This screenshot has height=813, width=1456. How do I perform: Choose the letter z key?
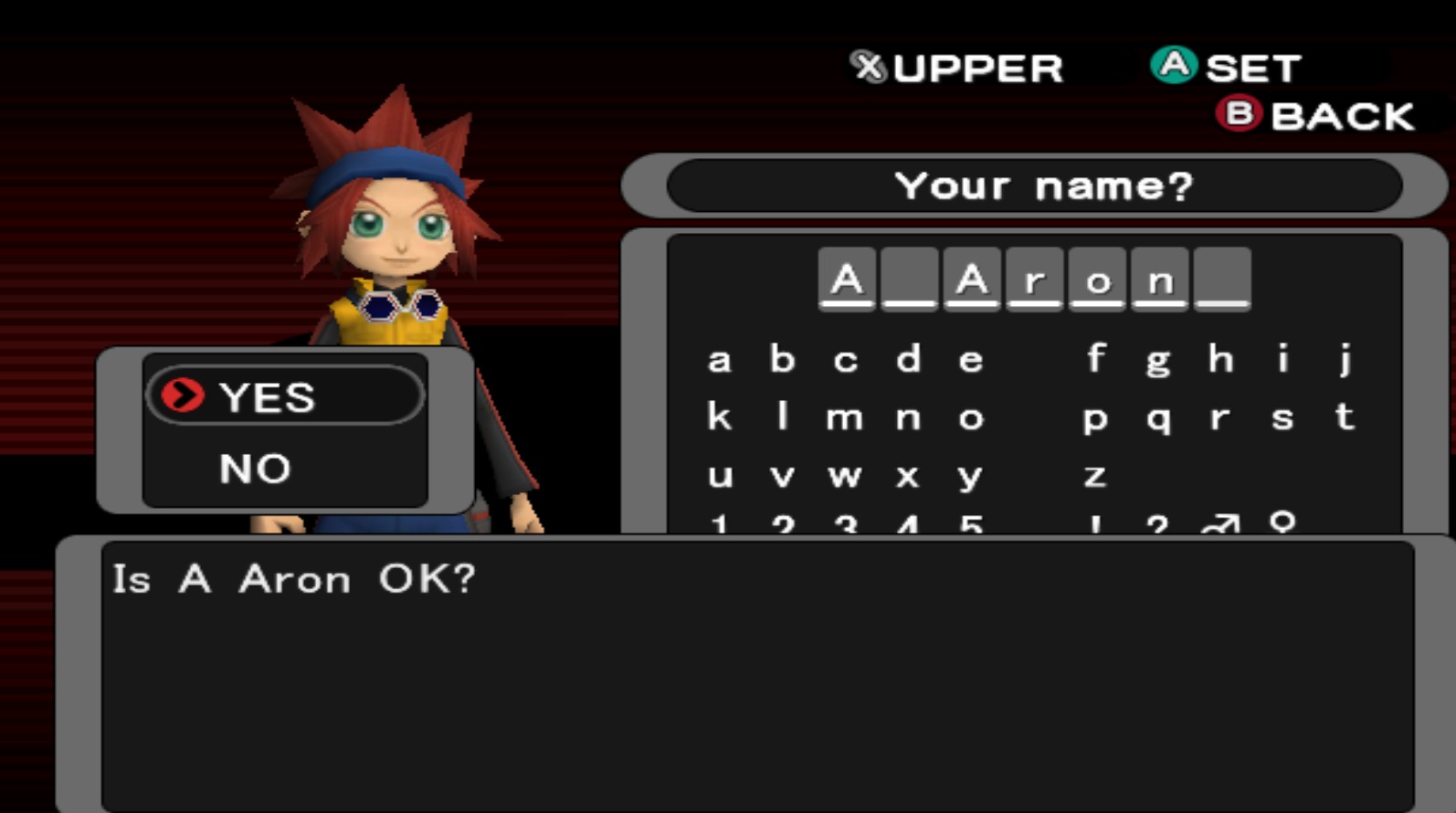click(x=1095, y=475)
